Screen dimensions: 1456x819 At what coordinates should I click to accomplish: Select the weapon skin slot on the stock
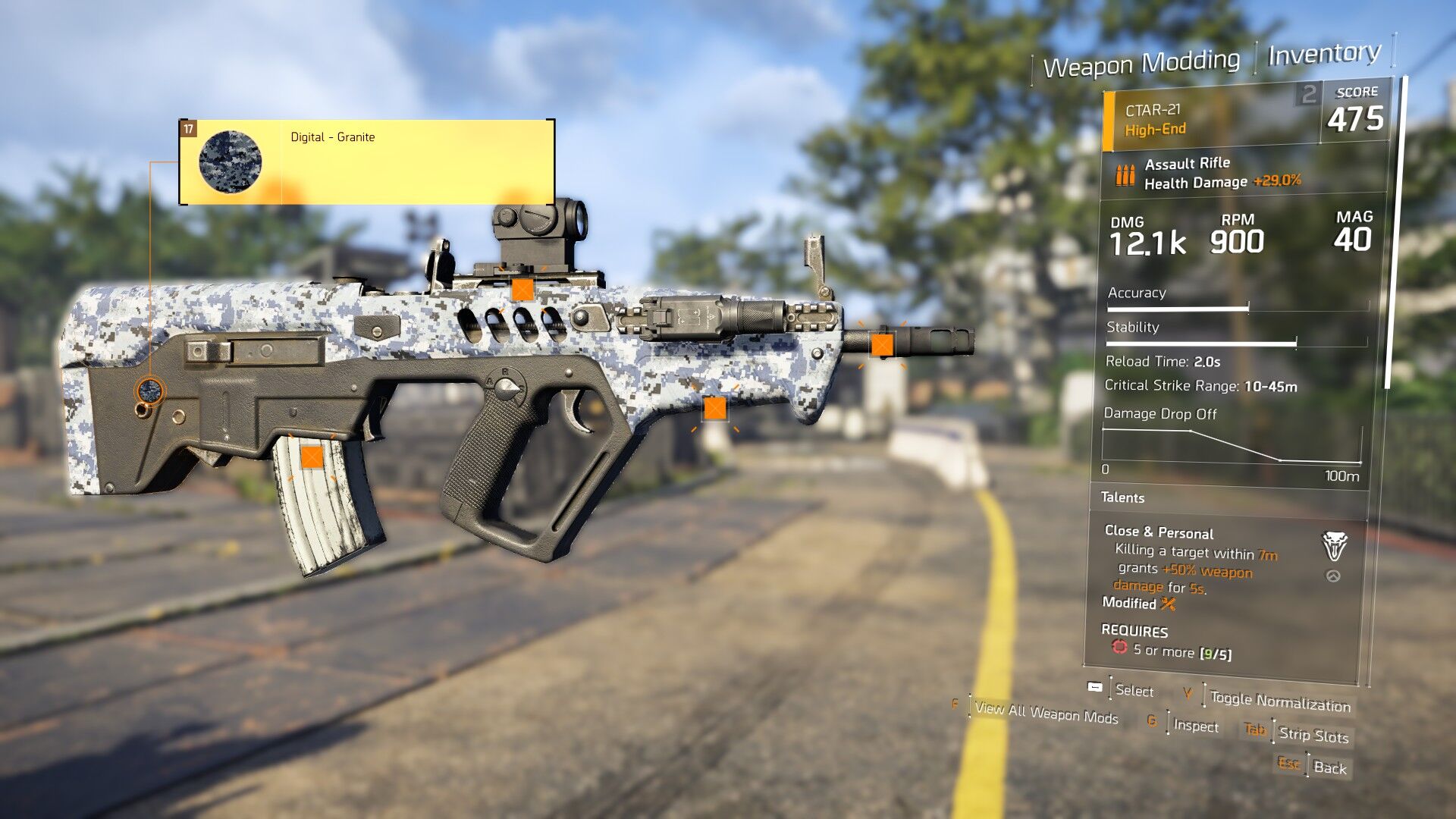coord(149,391)
